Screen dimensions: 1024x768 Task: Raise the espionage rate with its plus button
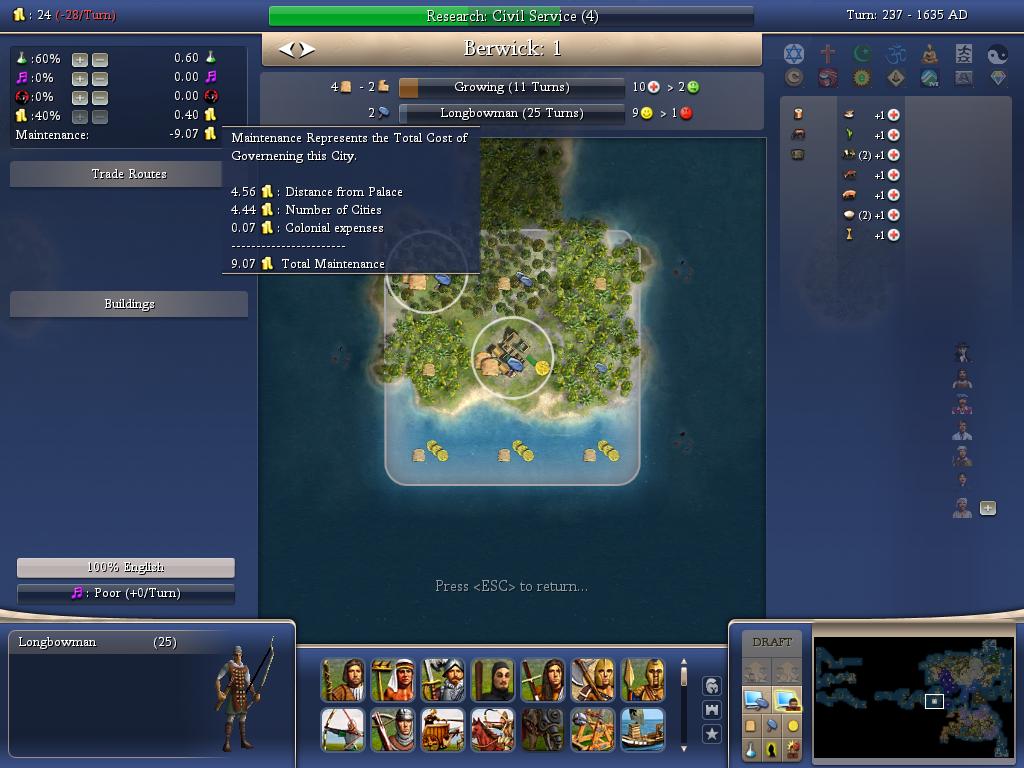click(x=80, y=97)
